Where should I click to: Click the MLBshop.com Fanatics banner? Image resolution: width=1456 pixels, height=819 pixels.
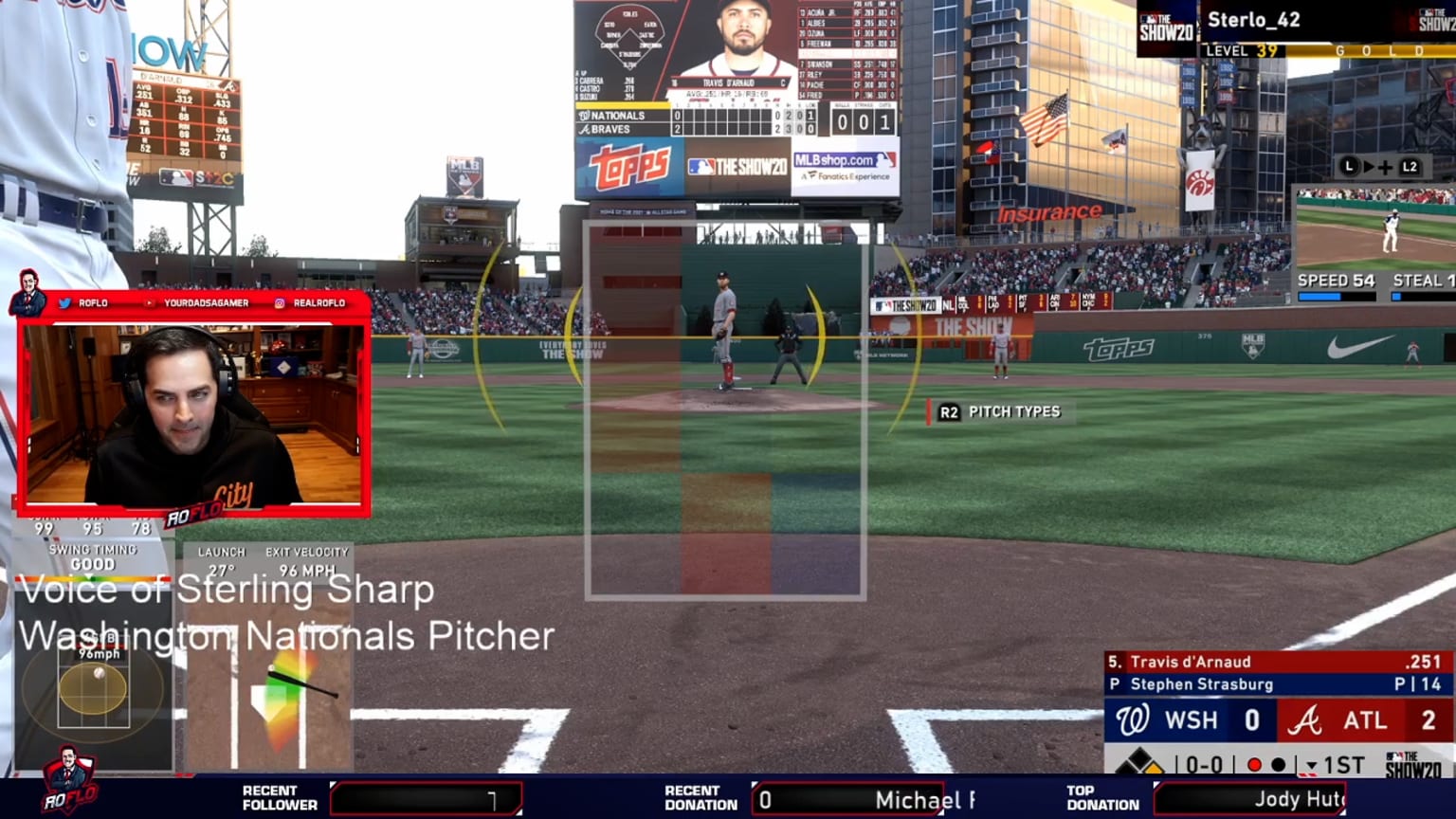844,166
